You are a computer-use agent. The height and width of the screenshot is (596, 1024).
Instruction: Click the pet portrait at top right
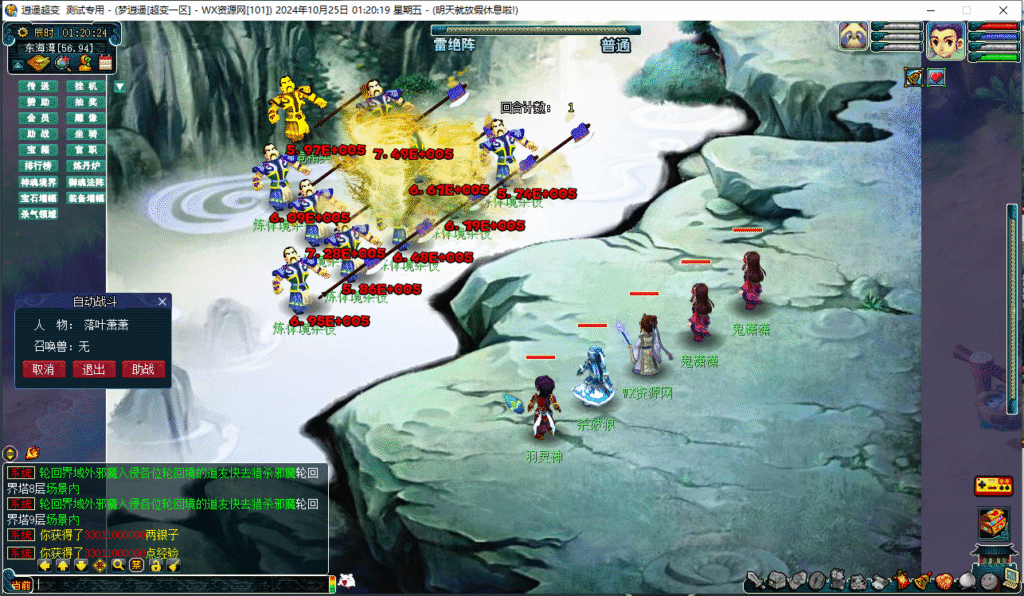(x=854, y=36)
